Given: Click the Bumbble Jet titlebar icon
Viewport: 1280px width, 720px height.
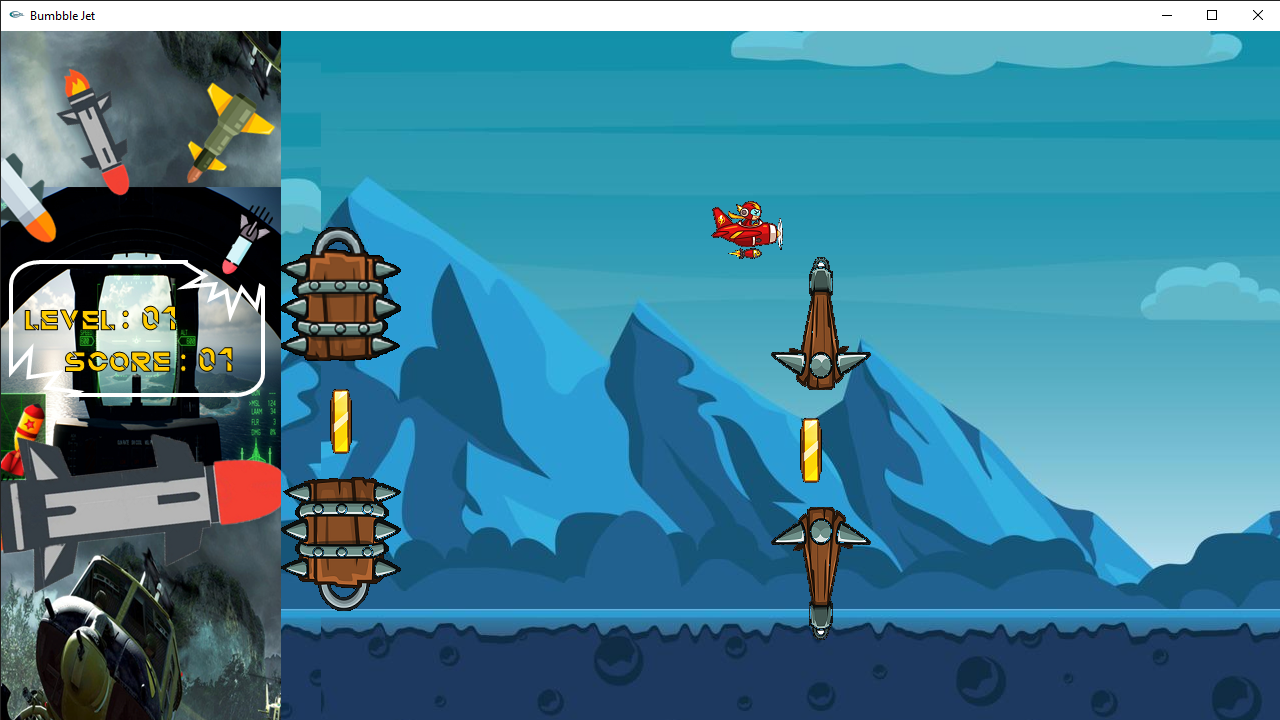Looking at the screenshot, I should point(15,15).
